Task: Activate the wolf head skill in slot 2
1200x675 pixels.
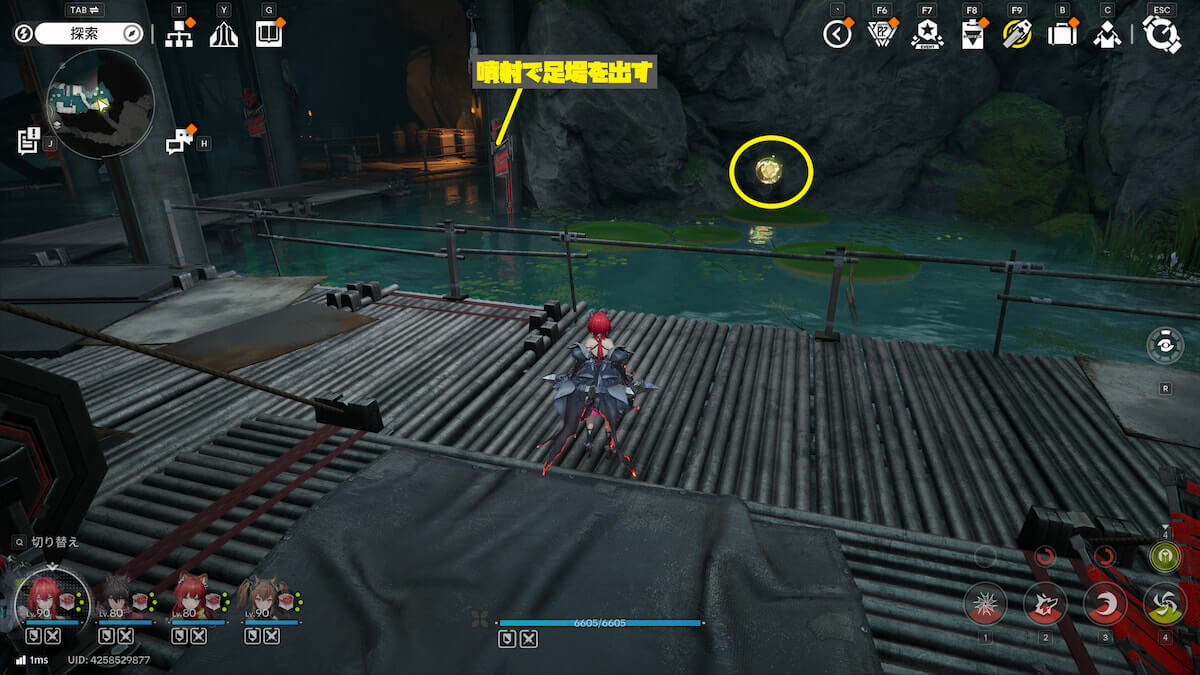Action: [1045, 603]
